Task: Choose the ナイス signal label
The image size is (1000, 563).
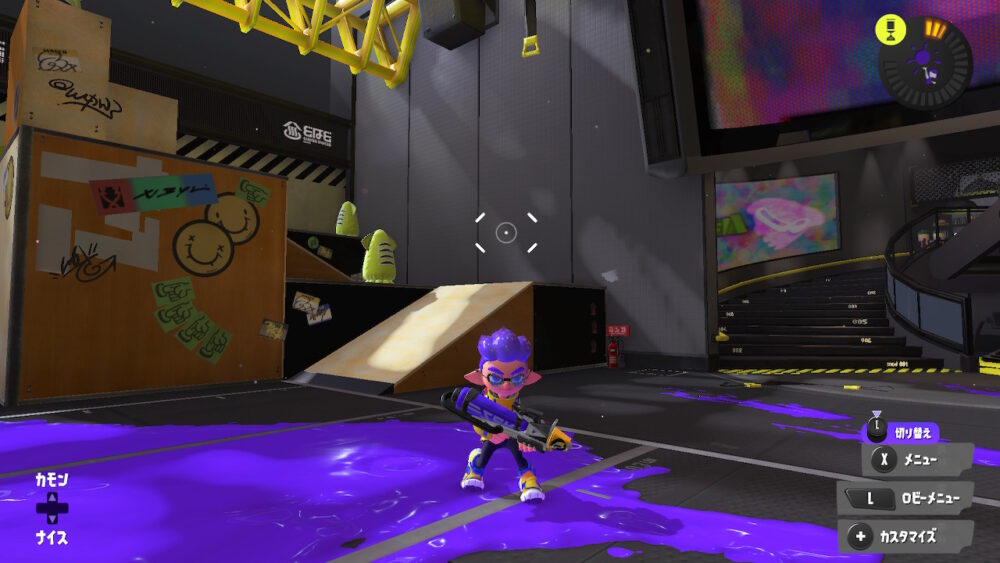Action: 52,537
